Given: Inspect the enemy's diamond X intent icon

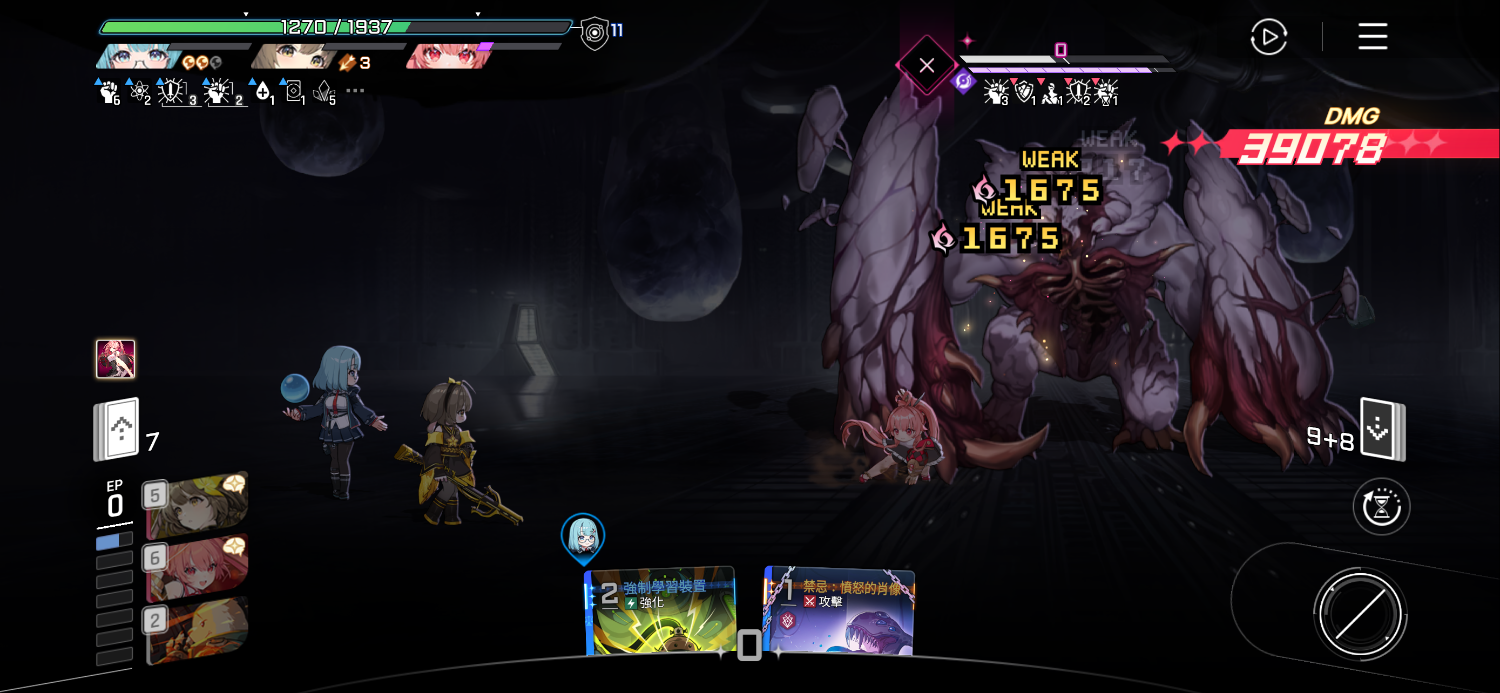Looking at the screenshot, I should click(926, 66).
